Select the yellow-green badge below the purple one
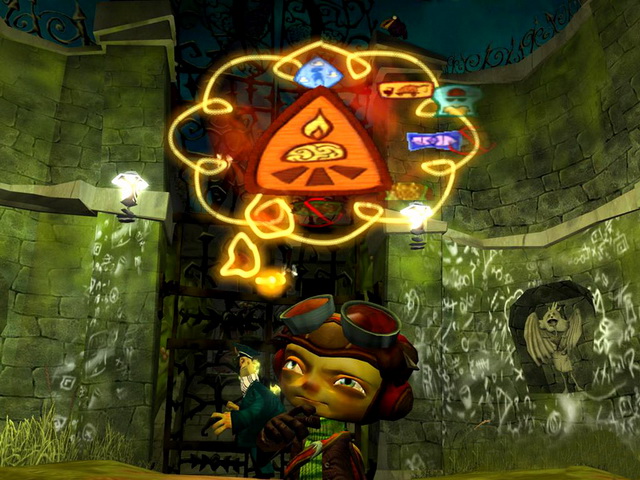This screenshot has height=480, width=640. pos(408,190)
